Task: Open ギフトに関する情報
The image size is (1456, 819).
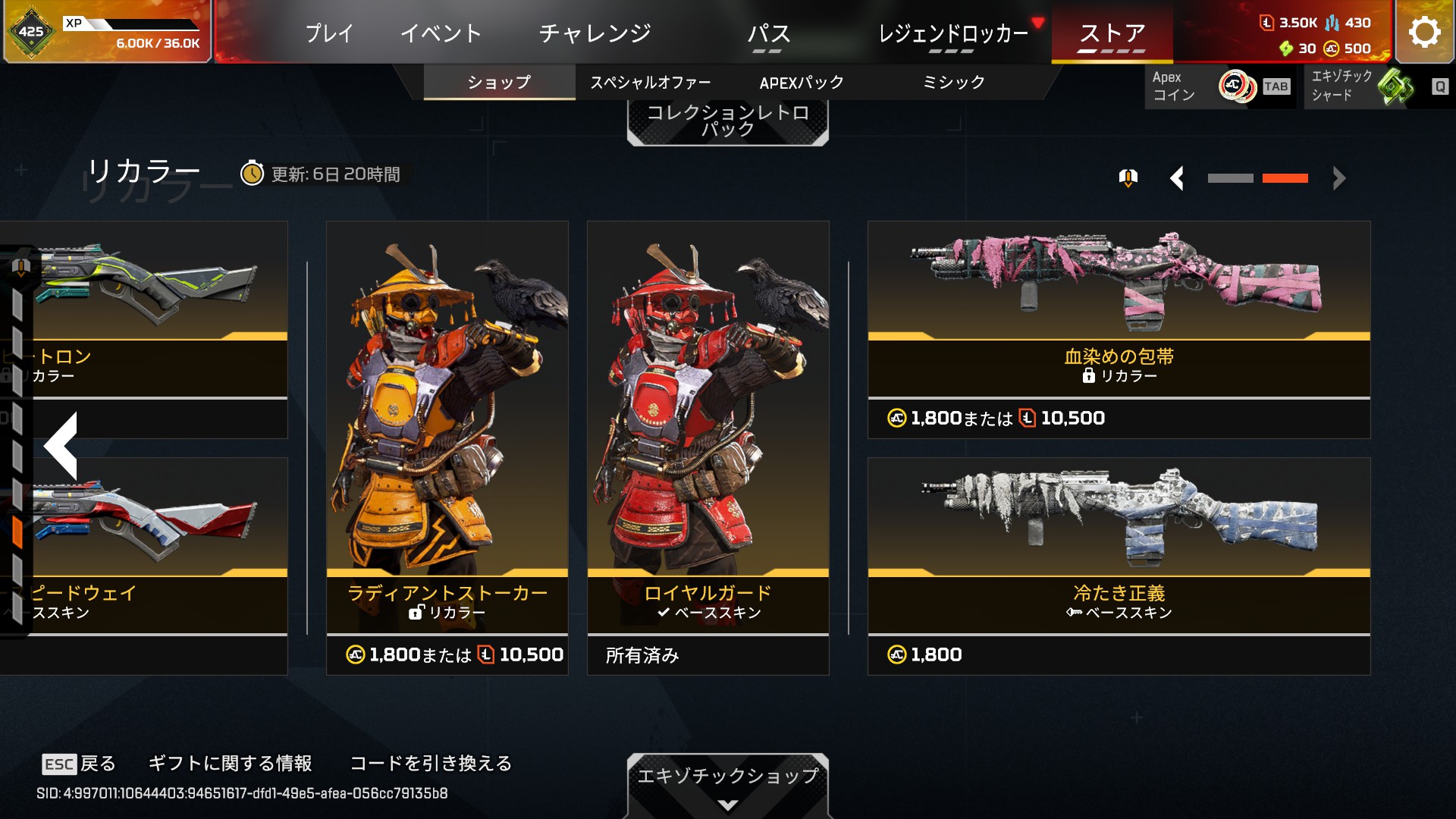Action: pyautogui.click(x=230, y=763)
